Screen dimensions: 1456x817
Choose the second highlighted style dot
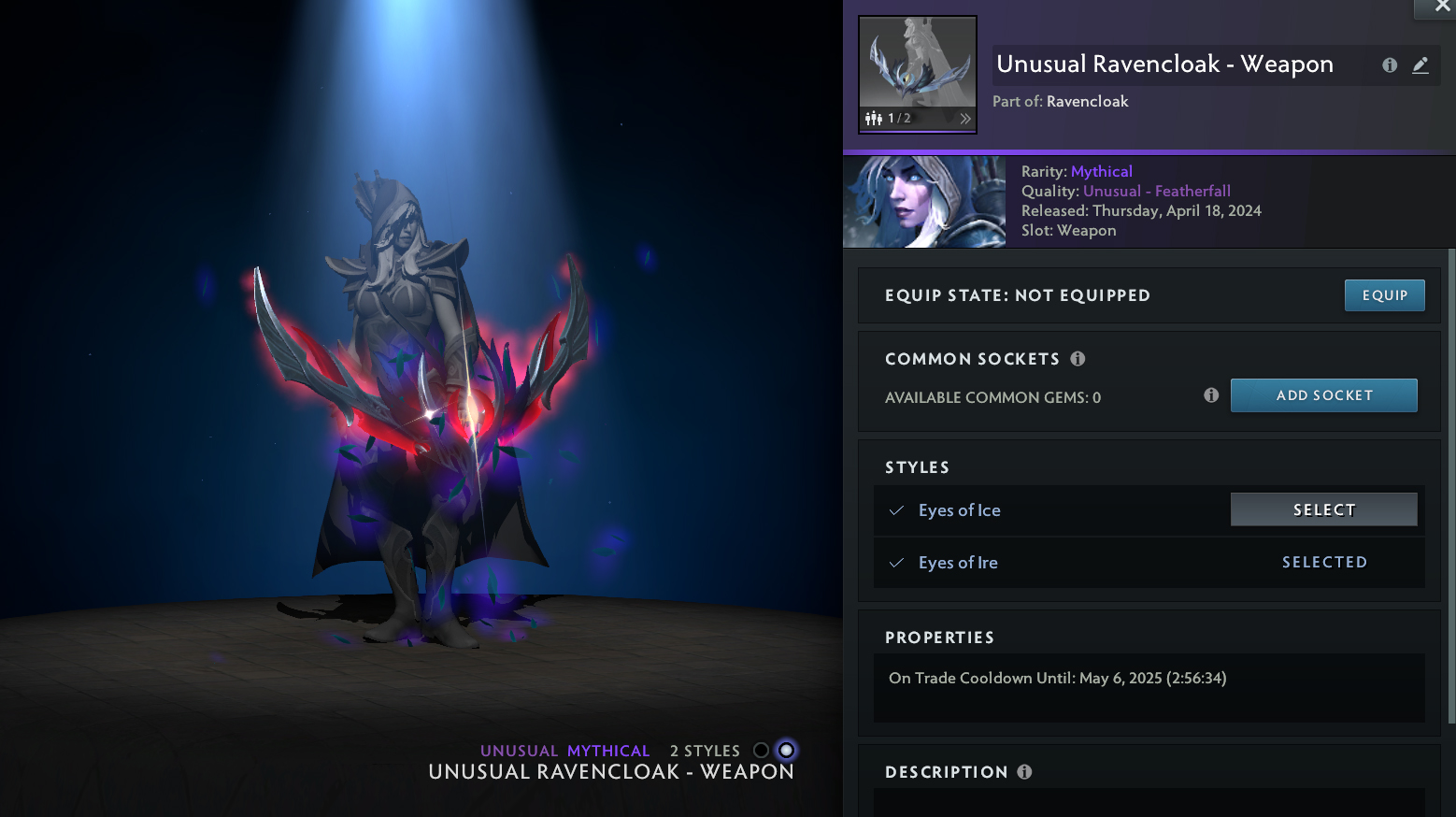click(787, 751)
